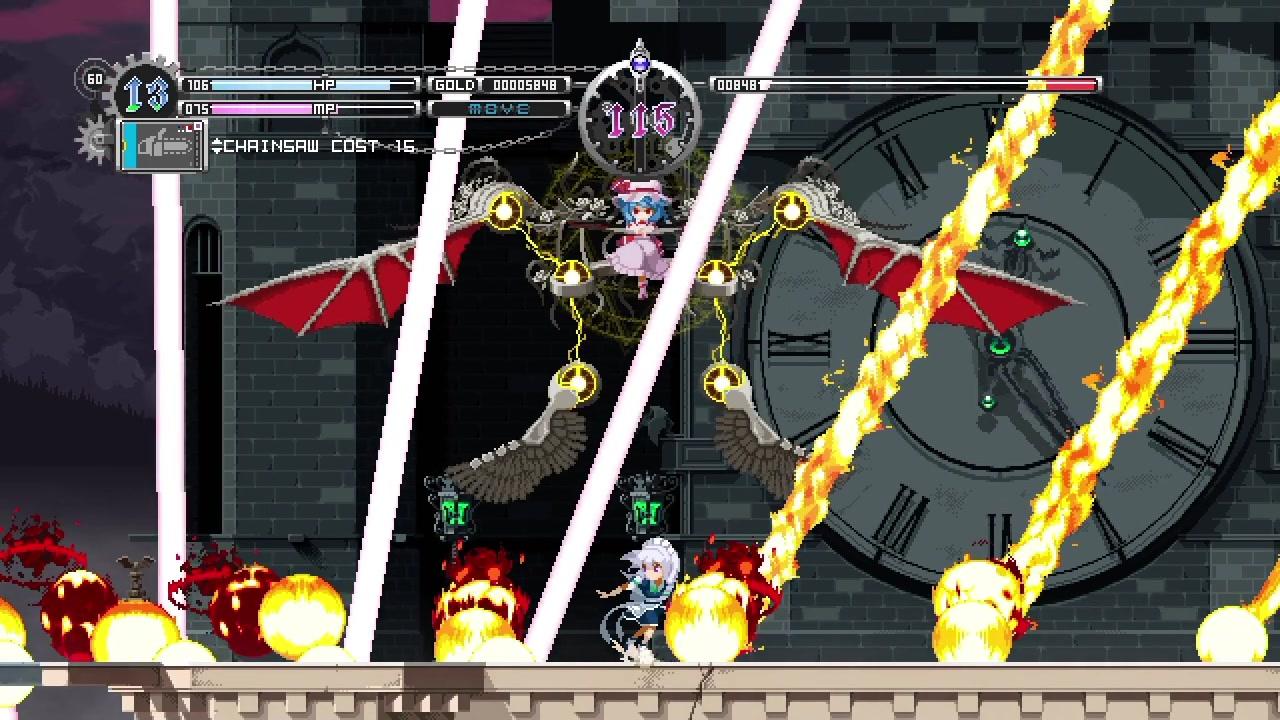Screen dimensions: 1280x720
Task: Toggle the MOVE status indicator
Action: tap(498, 108)
